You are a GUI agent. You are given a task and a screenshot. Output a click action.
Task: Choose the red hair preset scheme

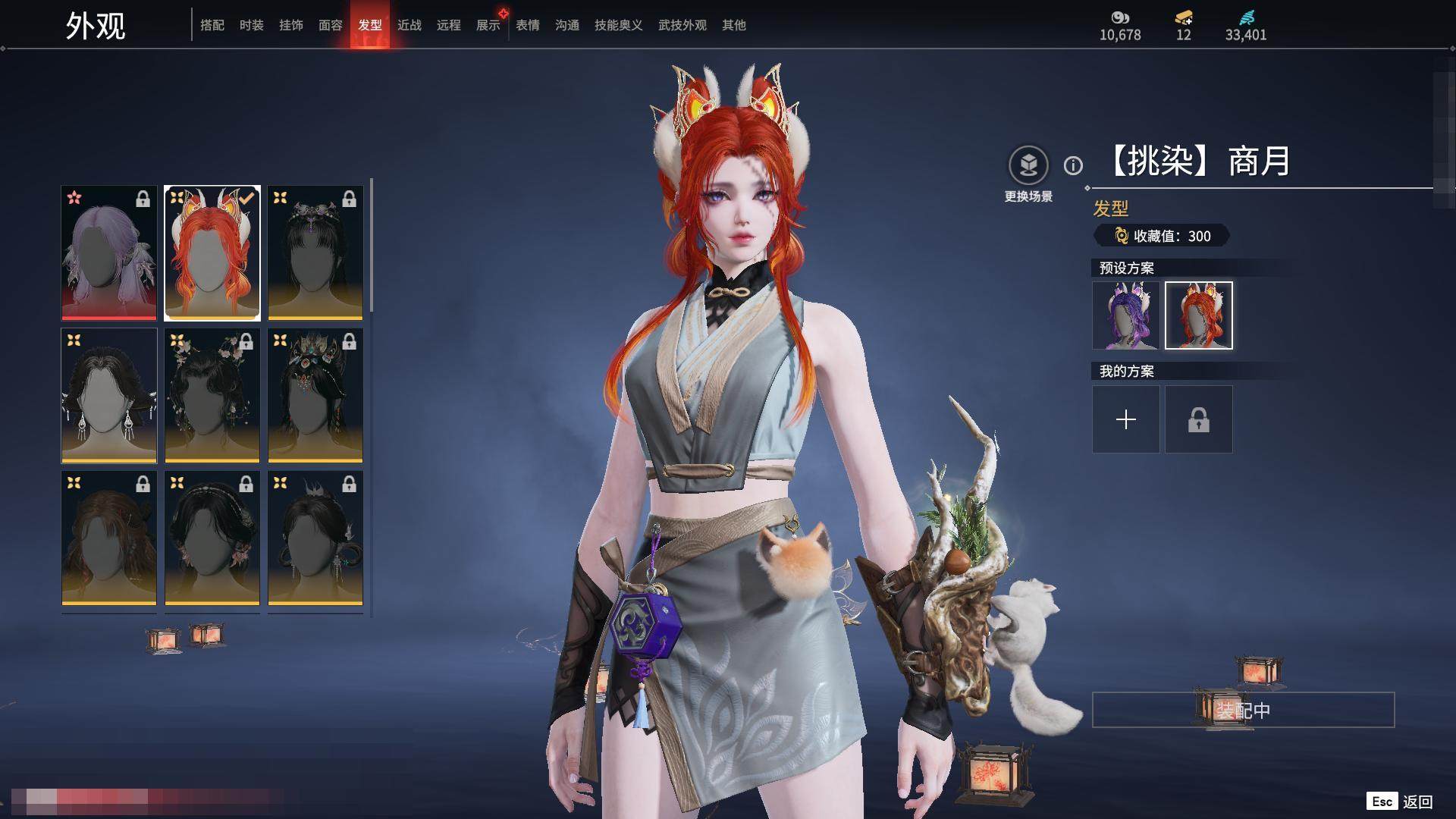click(x=1199, y=315)
